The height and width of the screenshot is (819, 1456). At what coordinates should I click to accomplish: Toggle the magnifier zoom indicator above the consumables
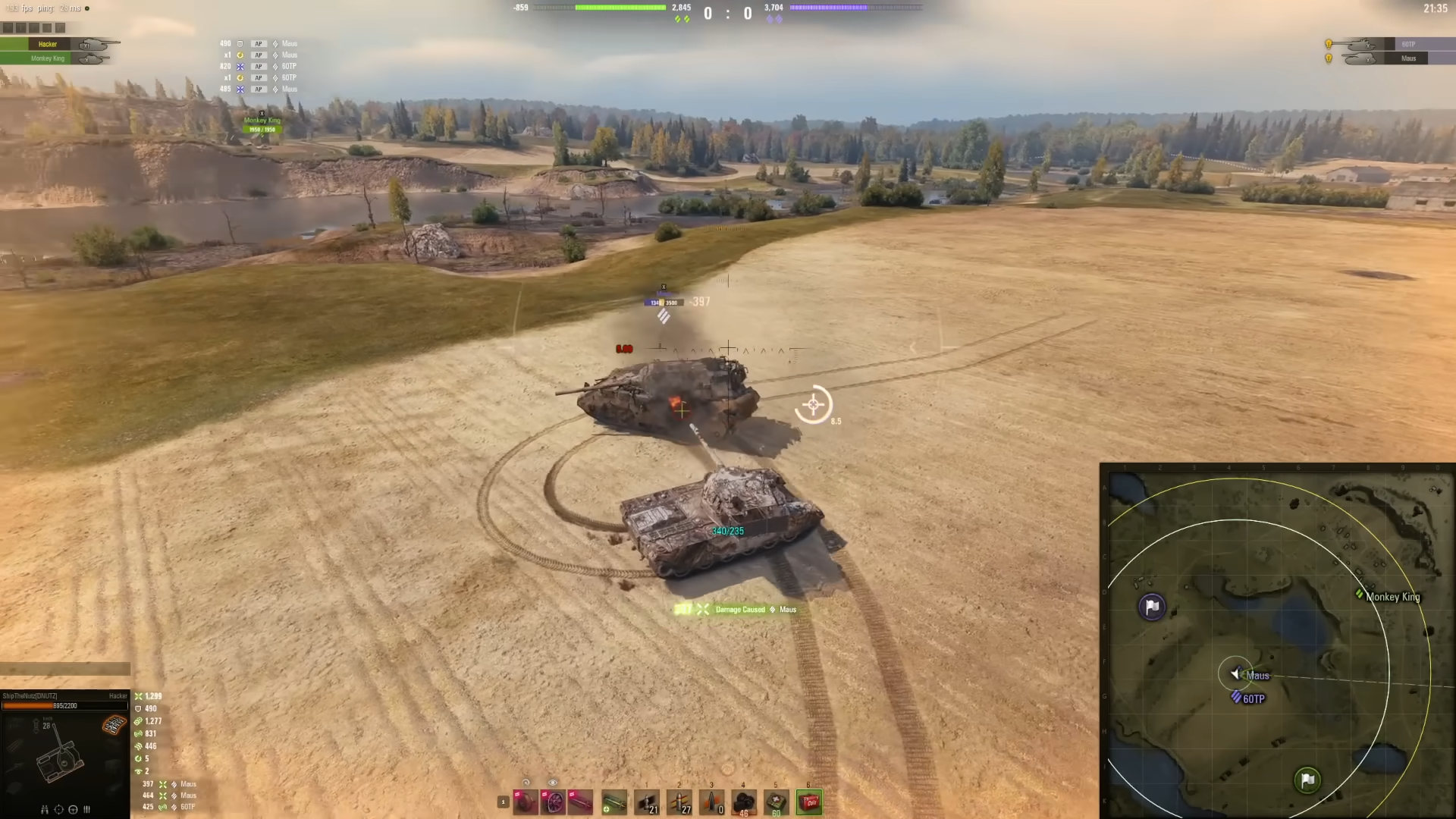click(x=526, y=782)
